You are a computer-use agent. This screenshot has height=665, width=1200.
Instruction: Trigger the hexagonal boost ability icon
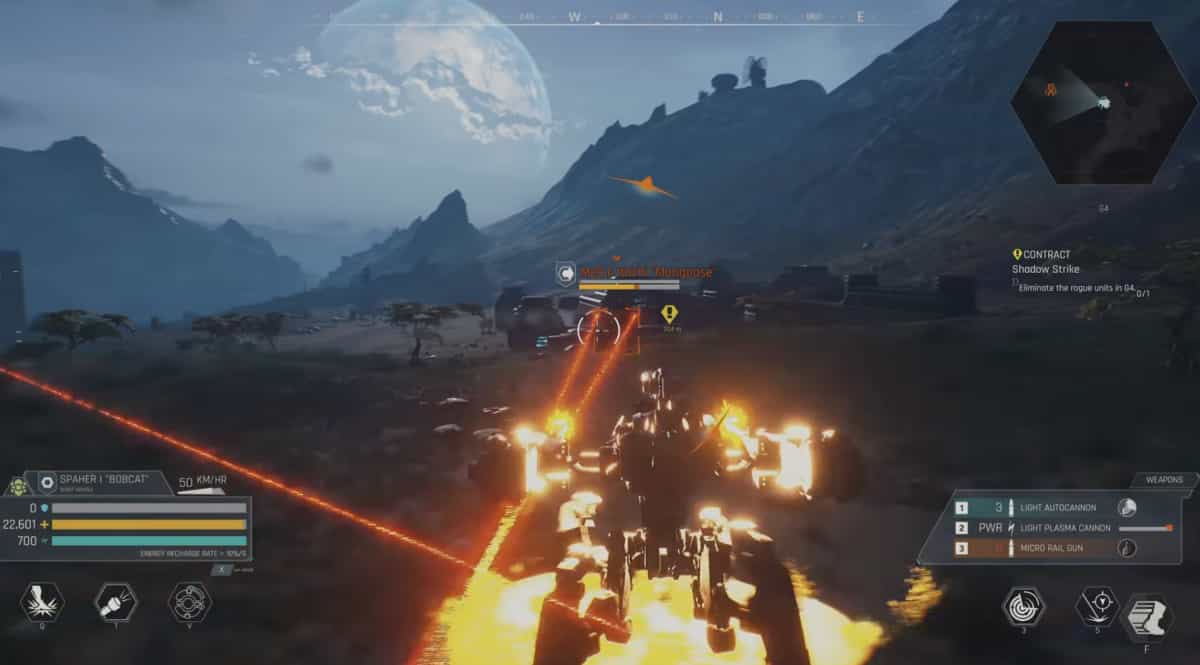click(x=1147, y=617)
